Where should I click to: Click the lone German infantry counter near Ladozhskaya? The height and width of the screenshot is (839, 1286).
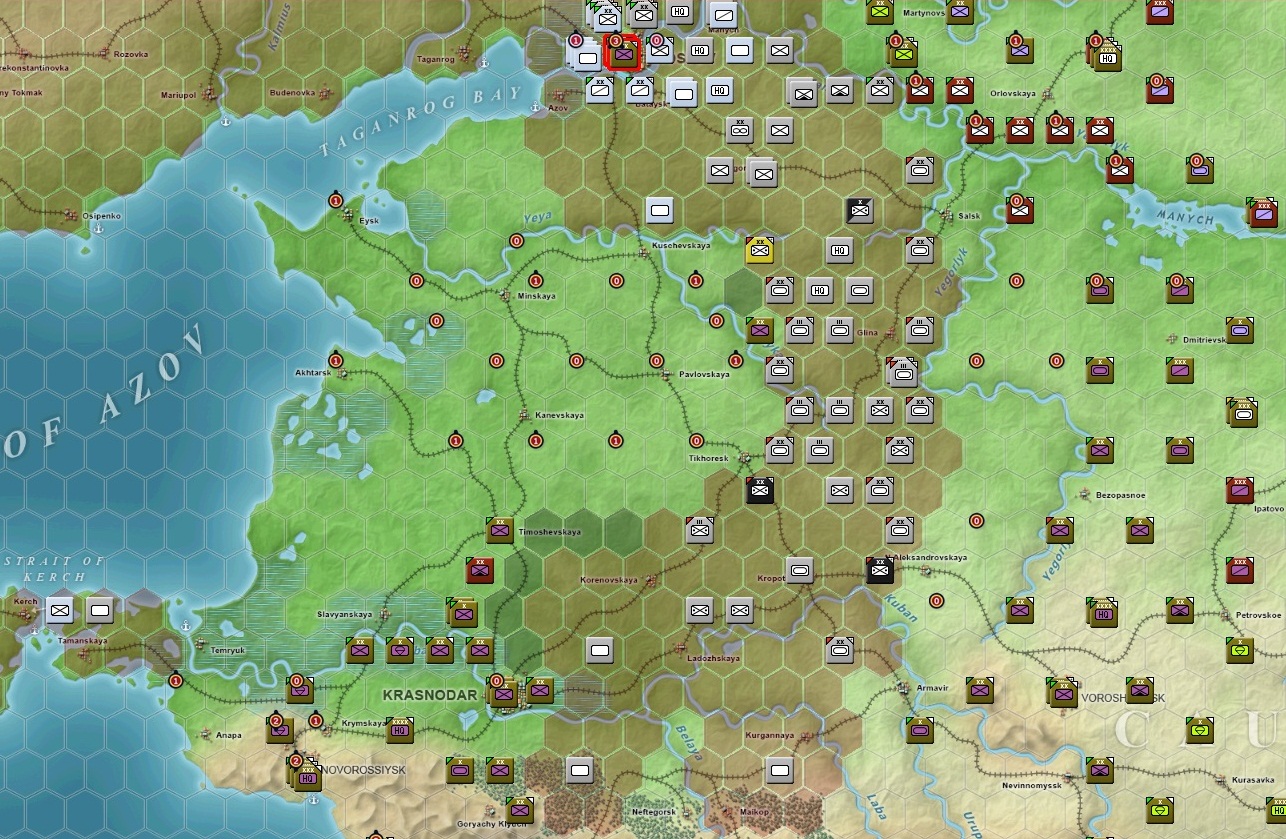coord(599,649)
